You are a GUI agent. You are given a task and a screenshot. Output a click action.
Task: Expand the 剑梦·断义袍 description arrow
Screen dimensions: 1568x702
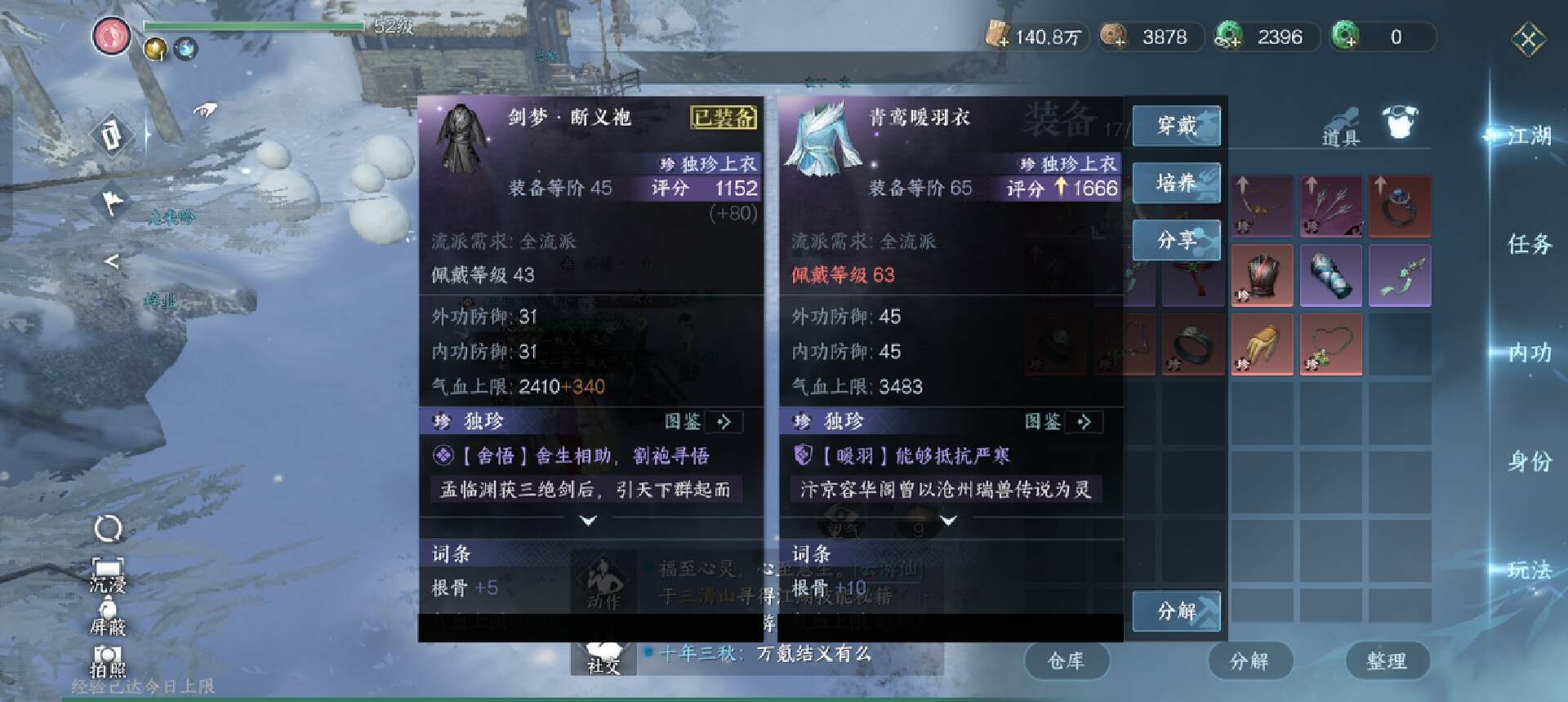click(x=588, y=520)
